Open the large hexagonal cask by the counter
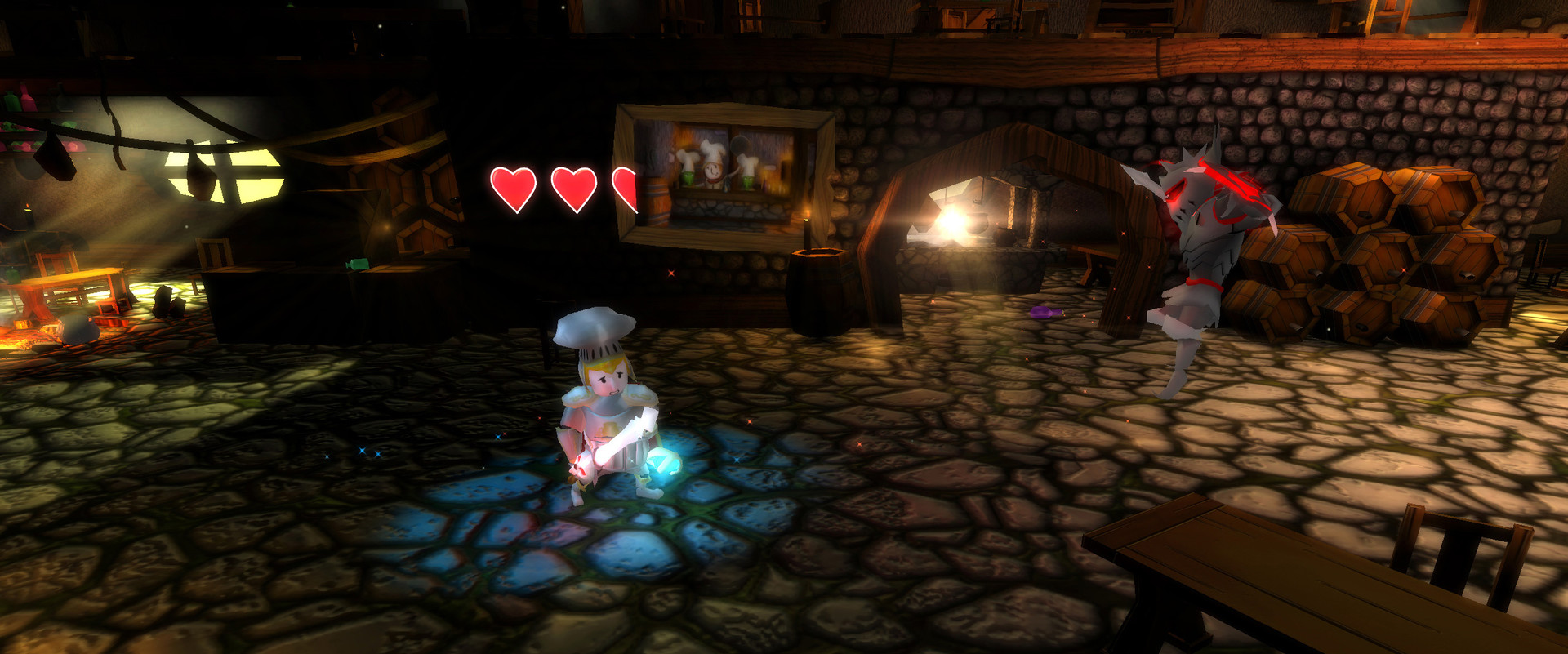 tap(418, 192)
